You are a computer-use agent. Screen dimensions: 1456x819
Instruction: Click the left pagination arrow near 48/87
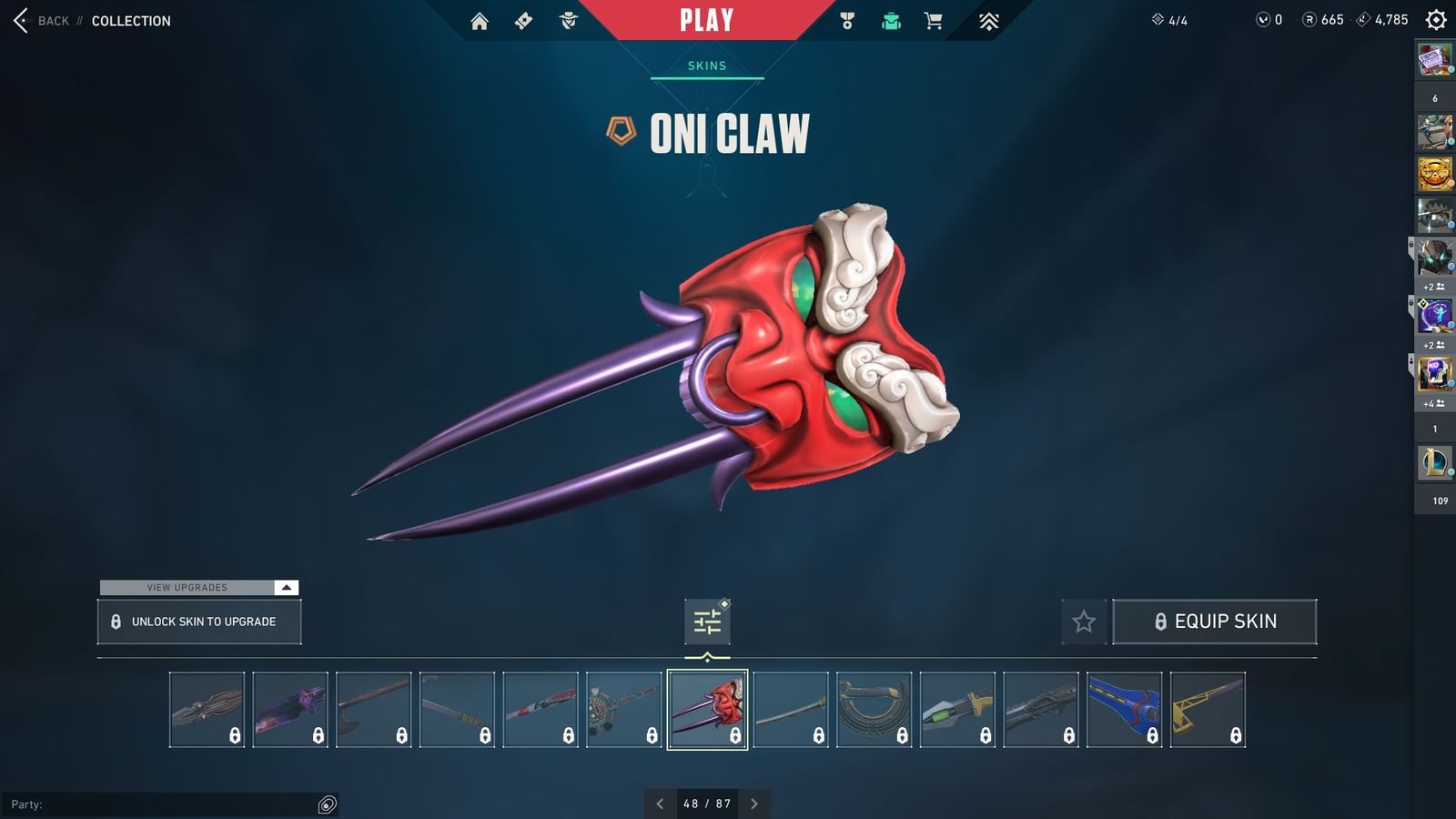661,804
